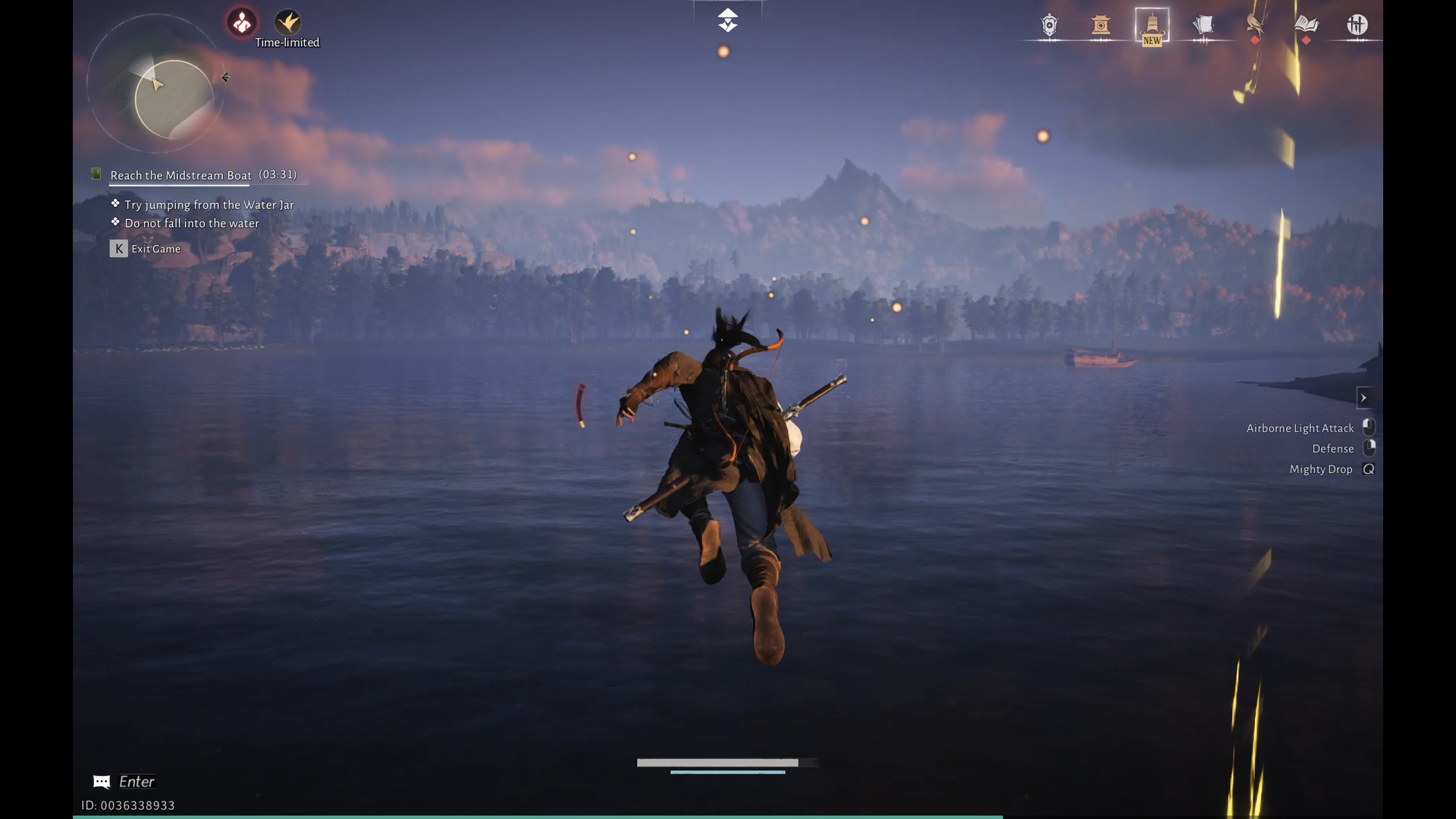
Task: Toggle the diamond beside Do not fall objective
Action: click(x=115, y=221)
